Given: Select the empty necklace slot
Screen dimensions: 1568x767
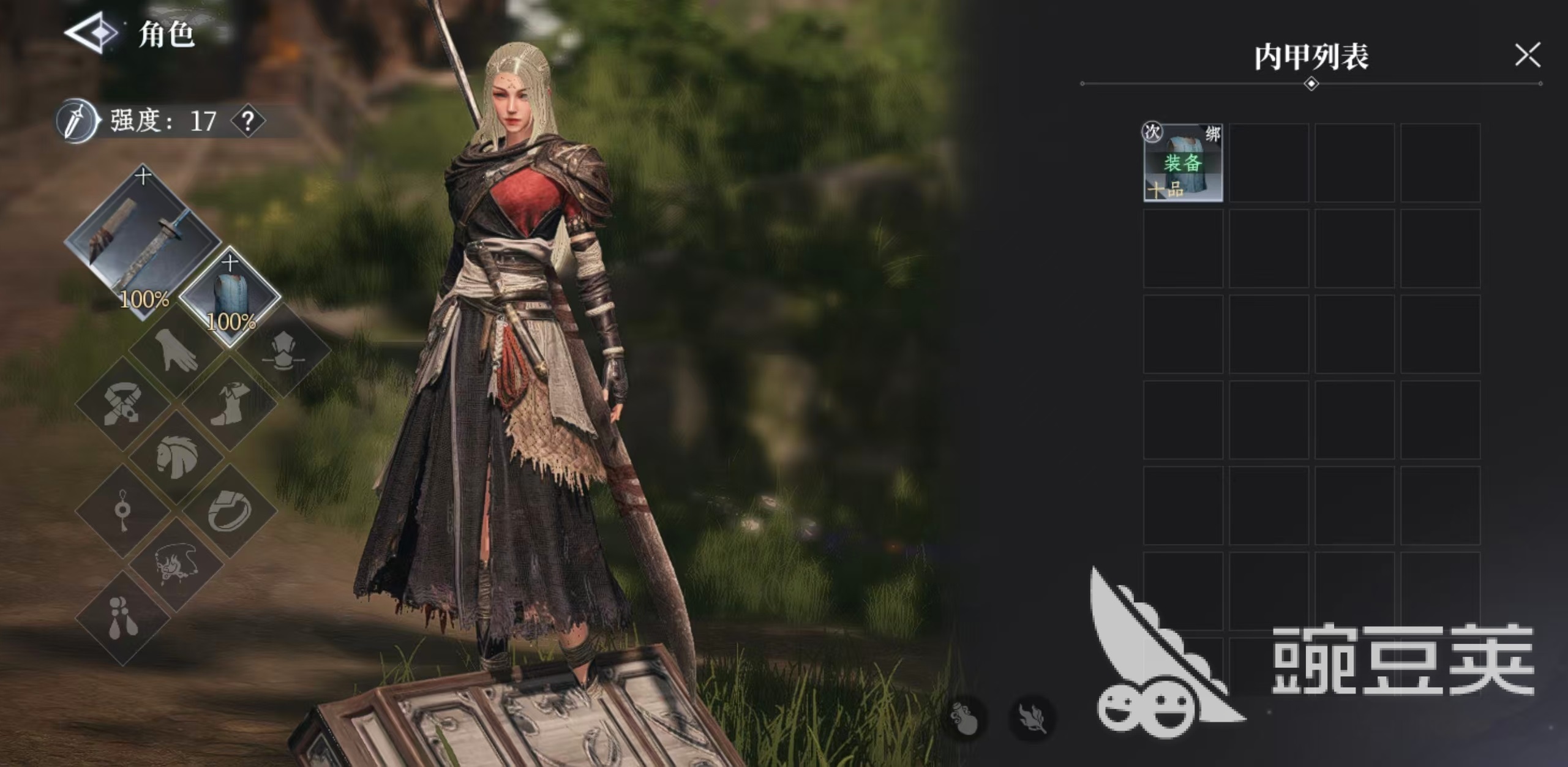Looking at the screenshot, I should [176, 564].
